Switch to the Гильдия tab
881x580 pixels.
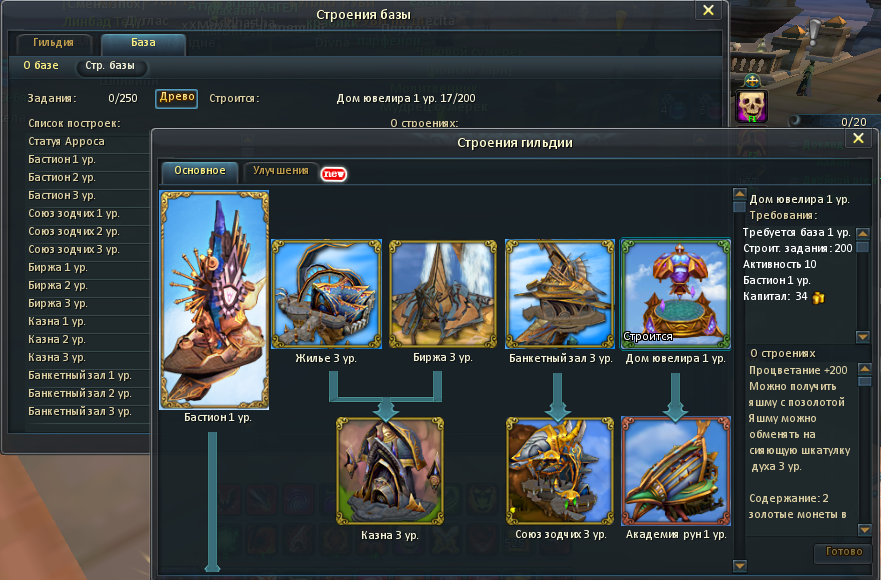click(x=53, y=44)
